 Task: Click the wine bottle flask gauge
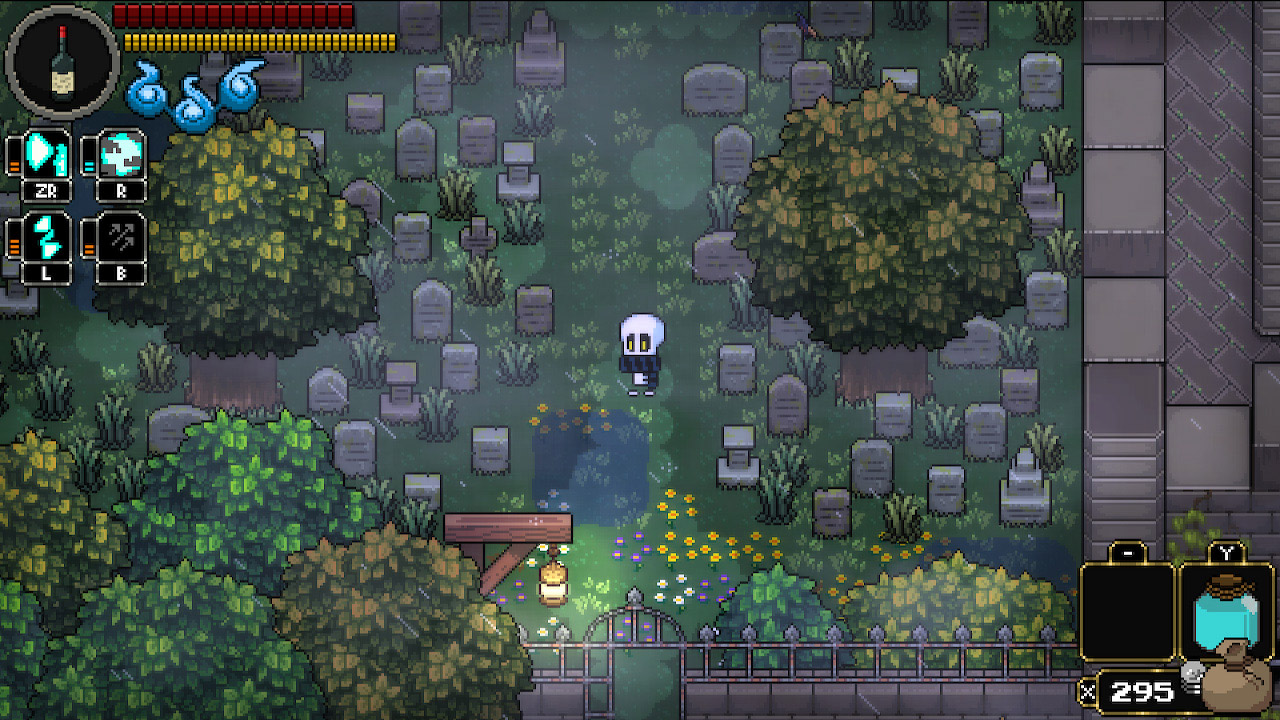[x=62, y=62]
